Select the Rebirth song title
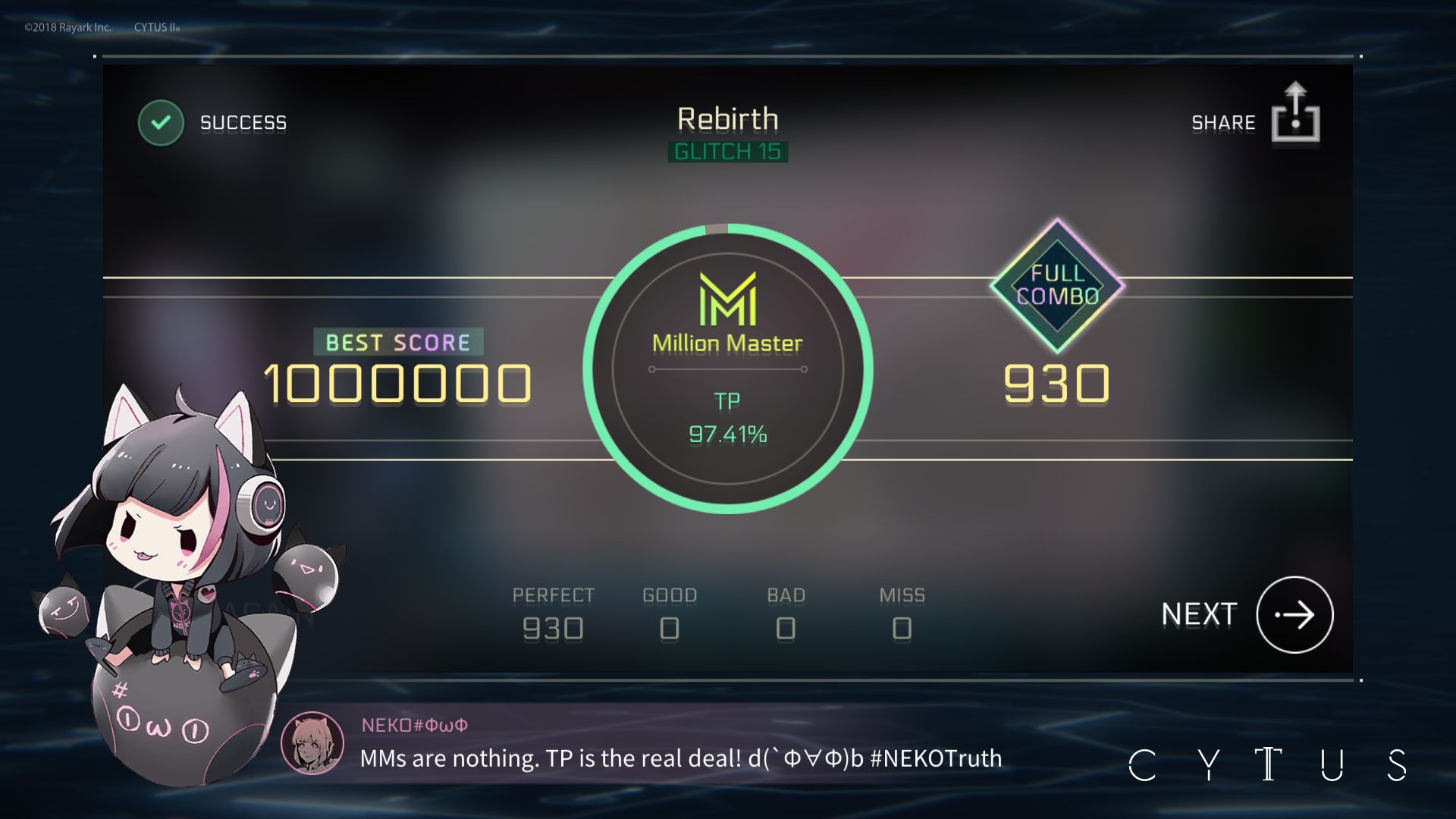Screen dimensions: 1456x819 click(727, 119)
